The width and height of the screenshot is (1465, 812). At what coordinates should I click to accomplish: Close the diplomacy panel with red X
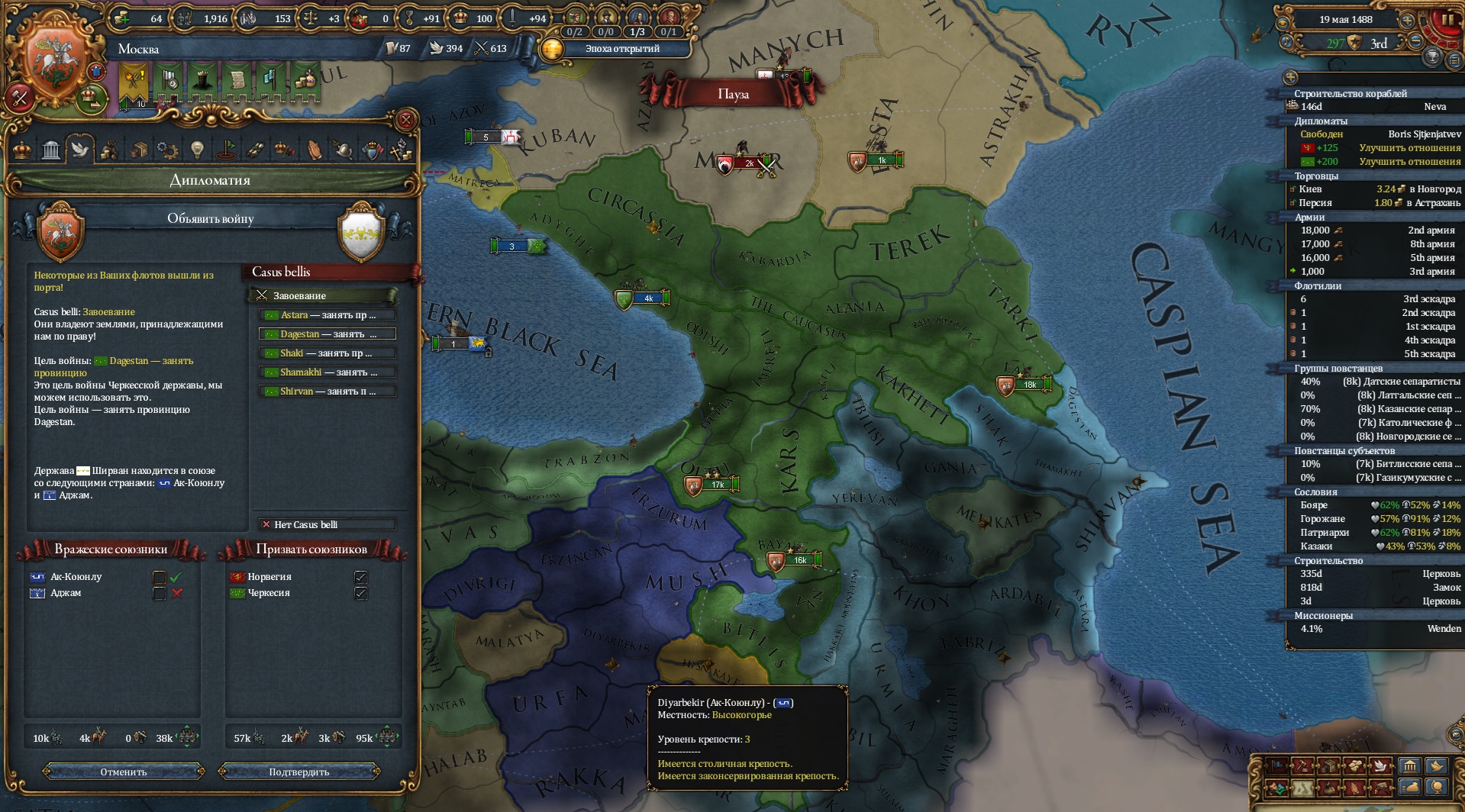click(x=406, y=120)
